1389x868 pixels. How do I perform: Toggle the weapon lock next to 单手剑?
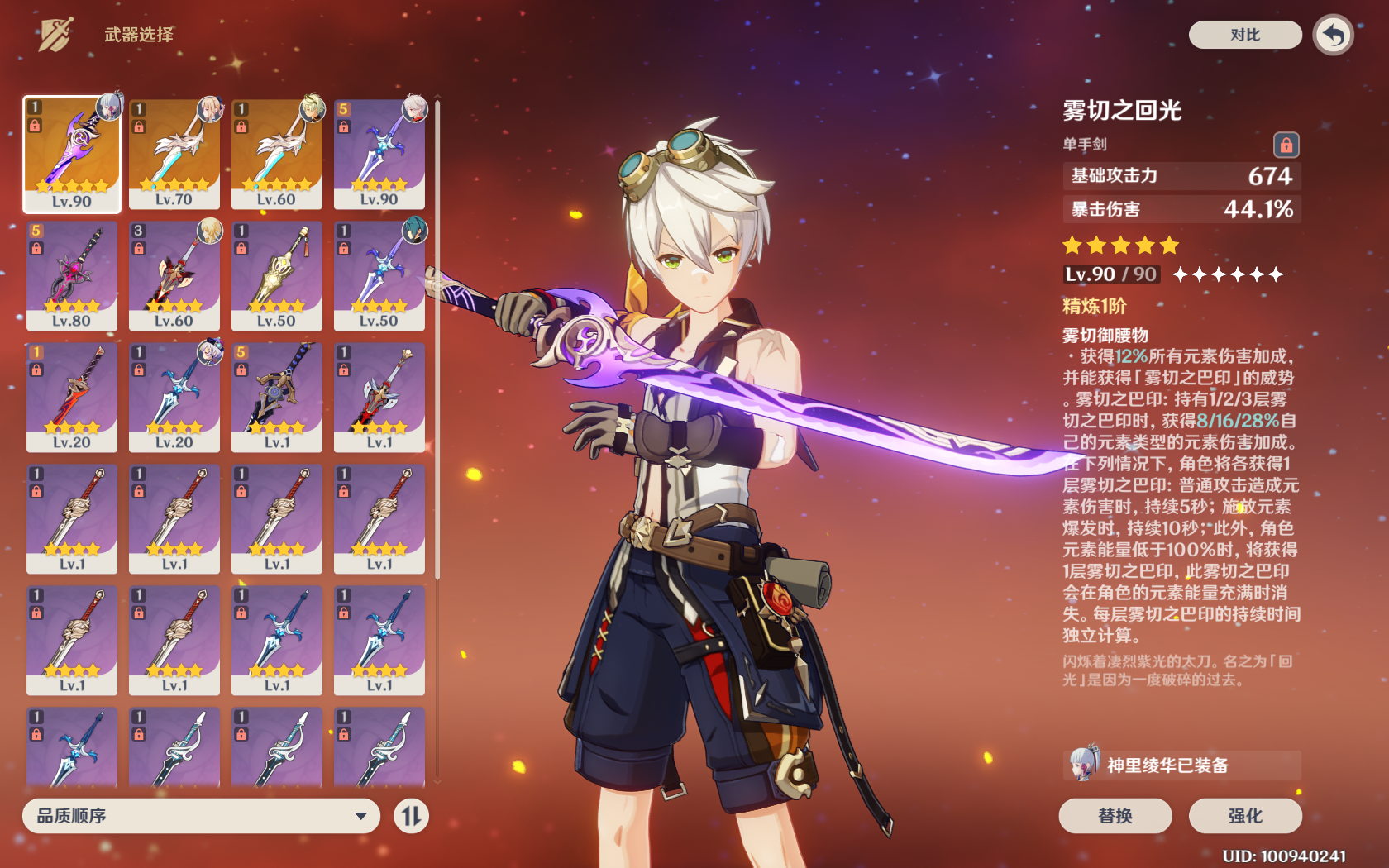1286,144
